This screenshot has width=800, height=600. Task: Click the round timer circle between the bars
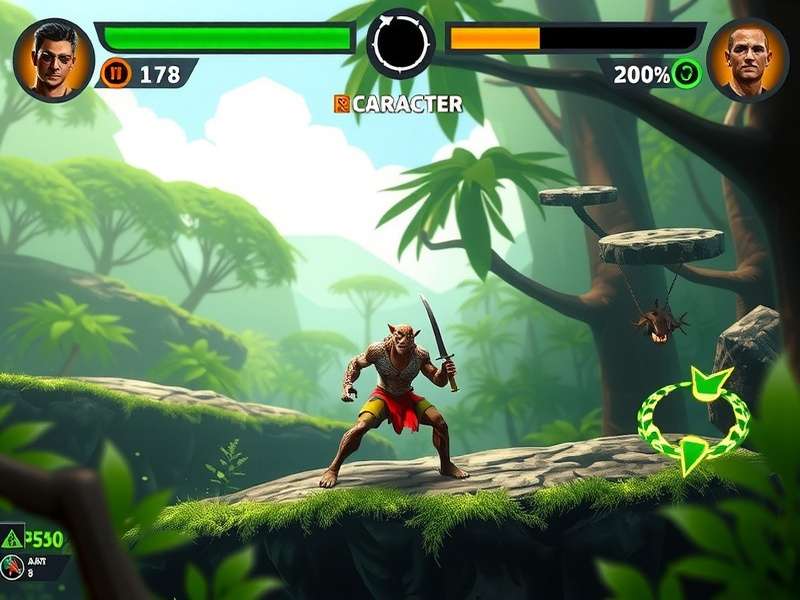(401, 43)
